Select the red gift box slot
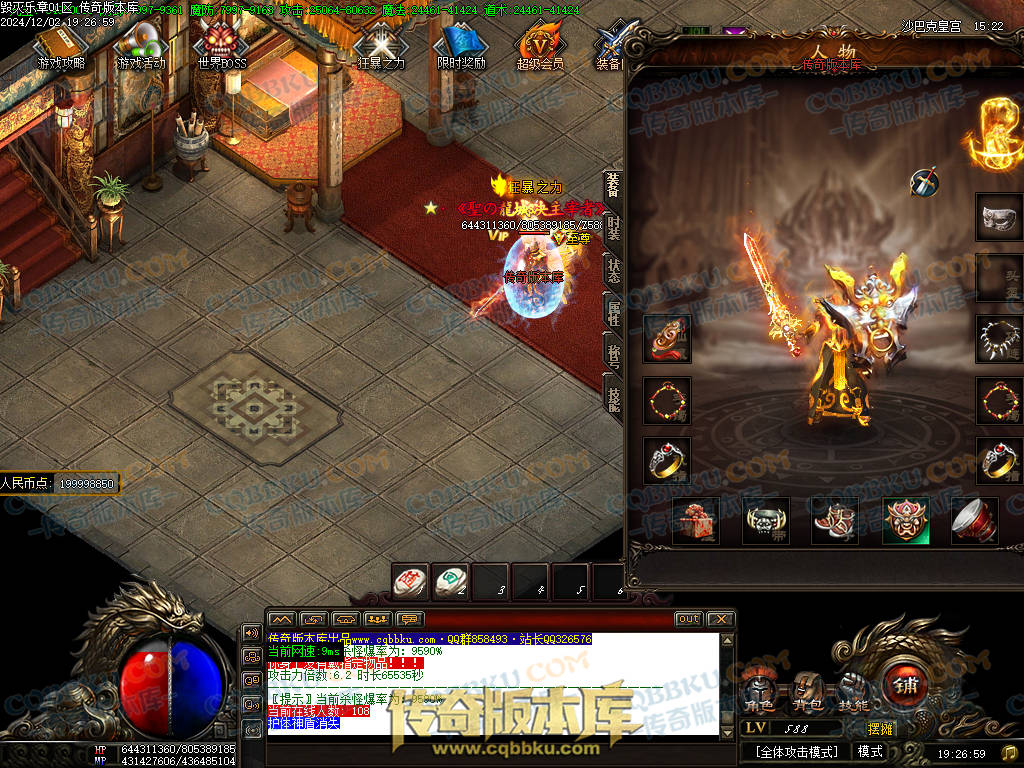This screenshot has width=1024, height=768. tap(695, 521)
